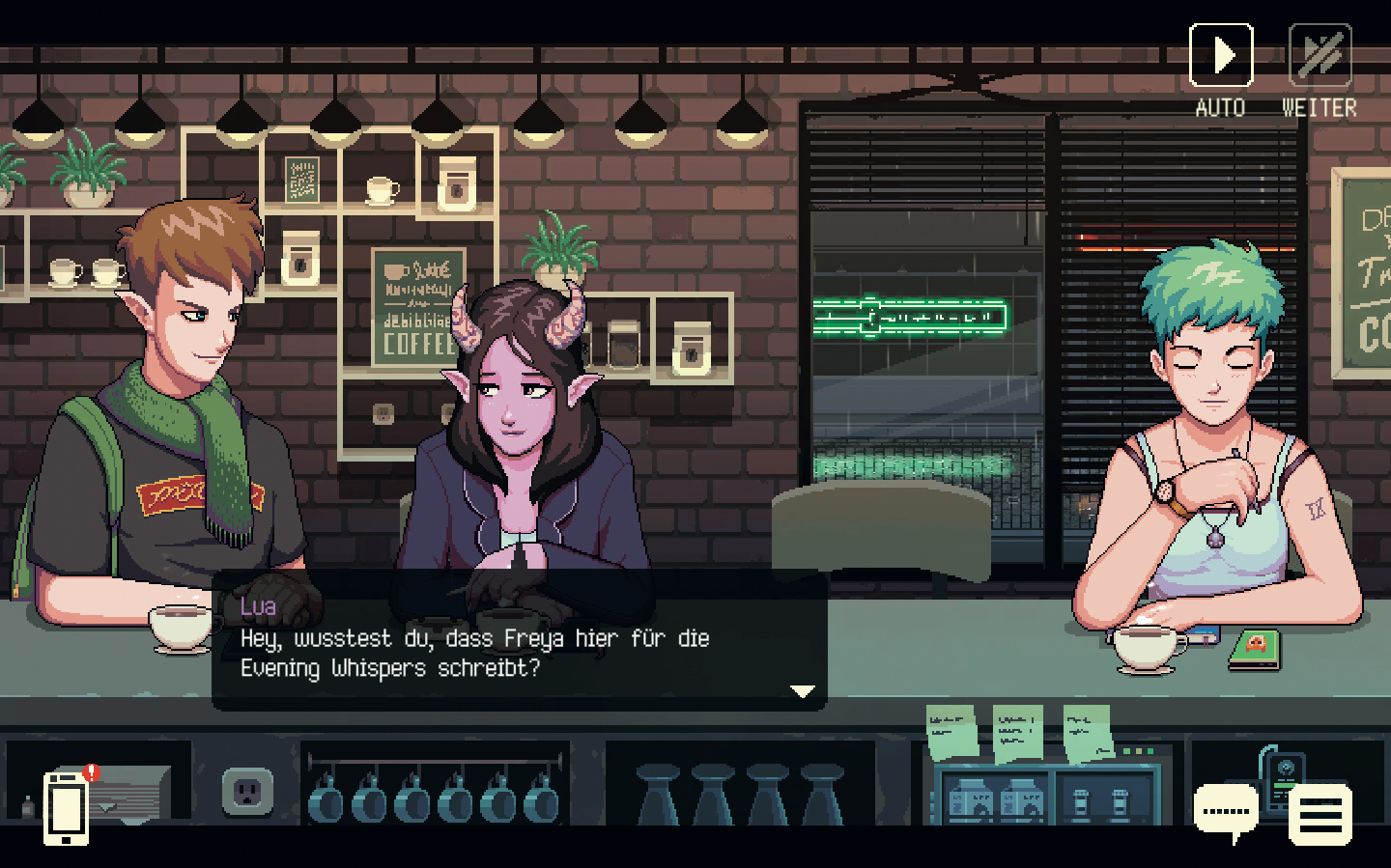Skip ahead with the WEITER button
This screenshot has width=1391, height=868.
[x=1320, y=56]
